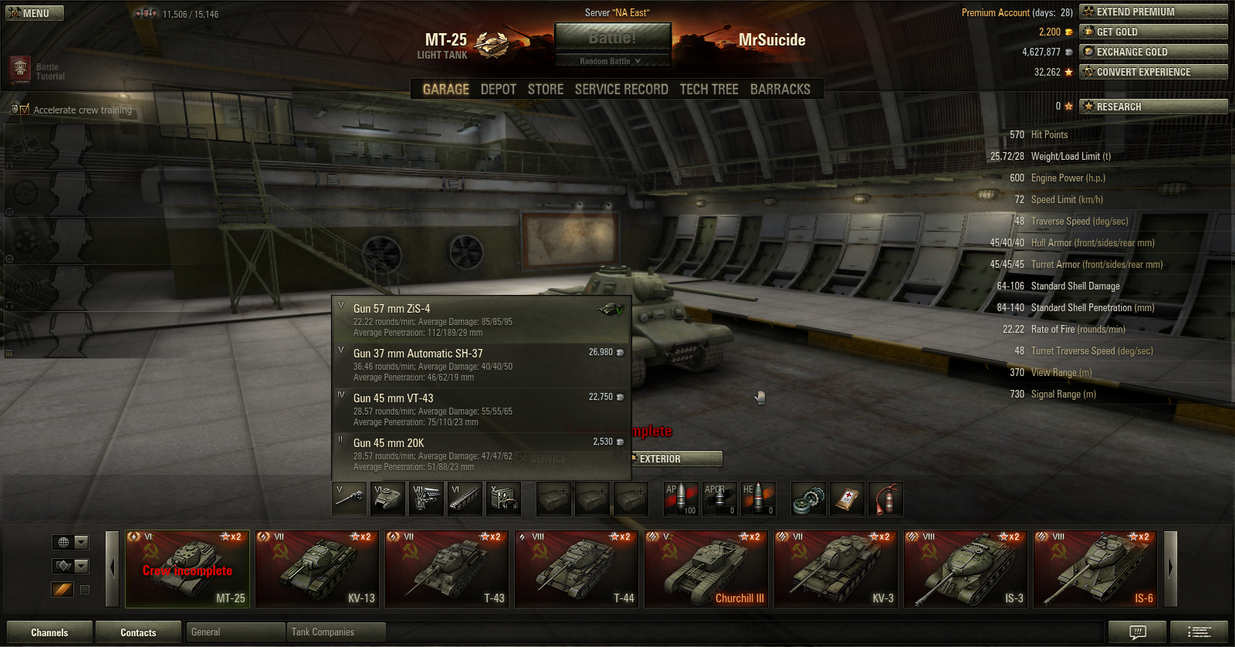This screenshot has height=647, width=1235.
Task: Go to the Barracks tab
Action: click(780, 89)
